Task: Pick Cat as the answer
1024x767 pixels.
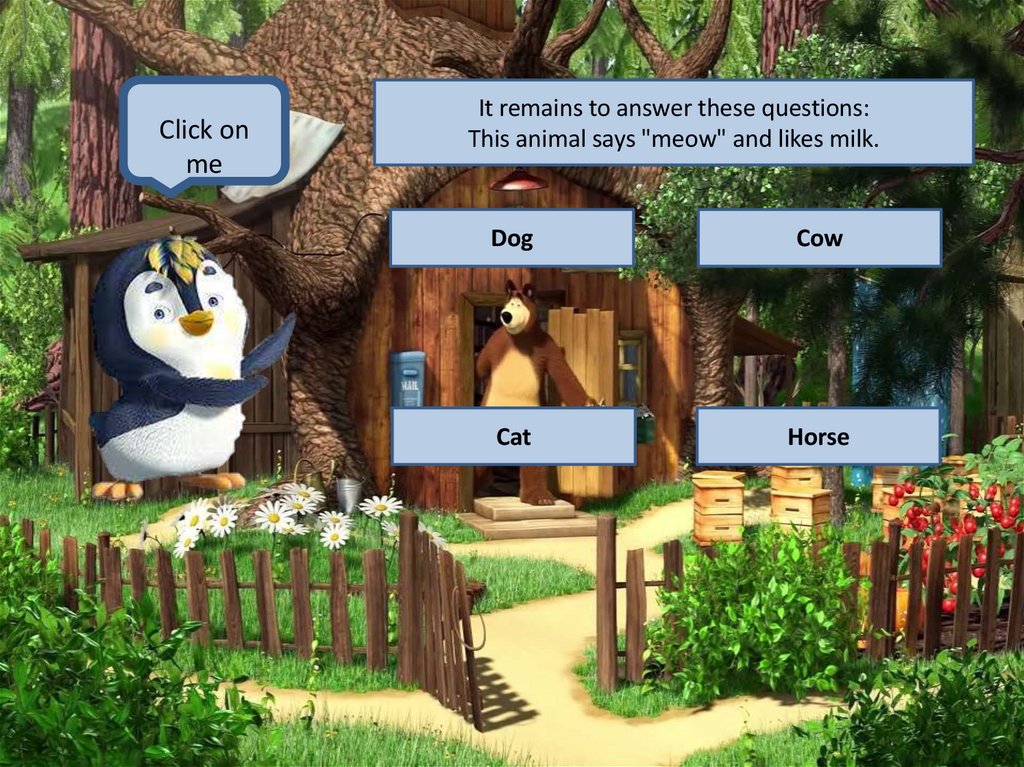Action: [x=513, y=436]
